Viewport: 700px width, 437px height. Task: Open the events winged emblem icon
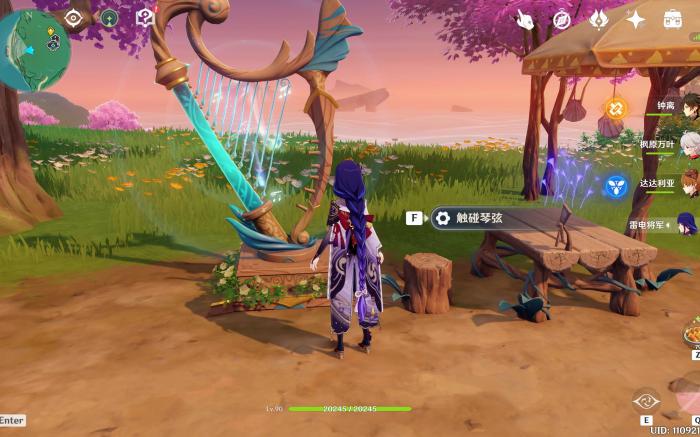coord(599,19)
